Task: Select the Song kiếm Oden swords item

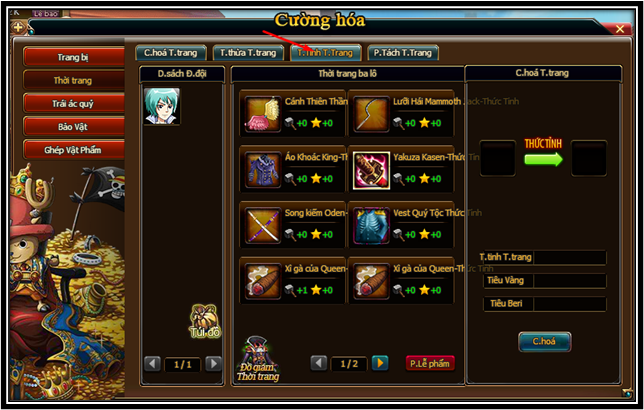Action: 264,223
